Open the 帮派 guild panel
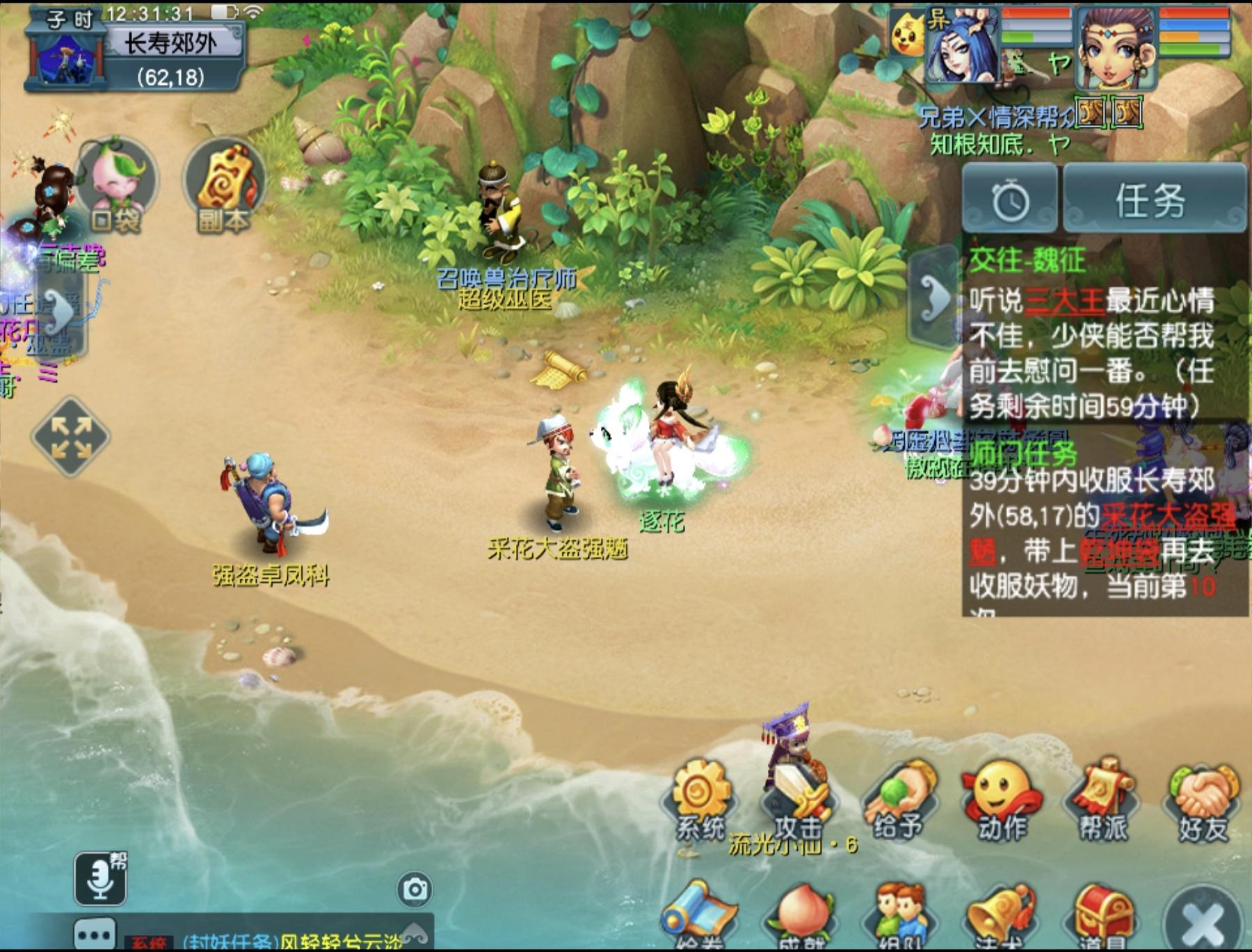 (x=1102, y=800)
